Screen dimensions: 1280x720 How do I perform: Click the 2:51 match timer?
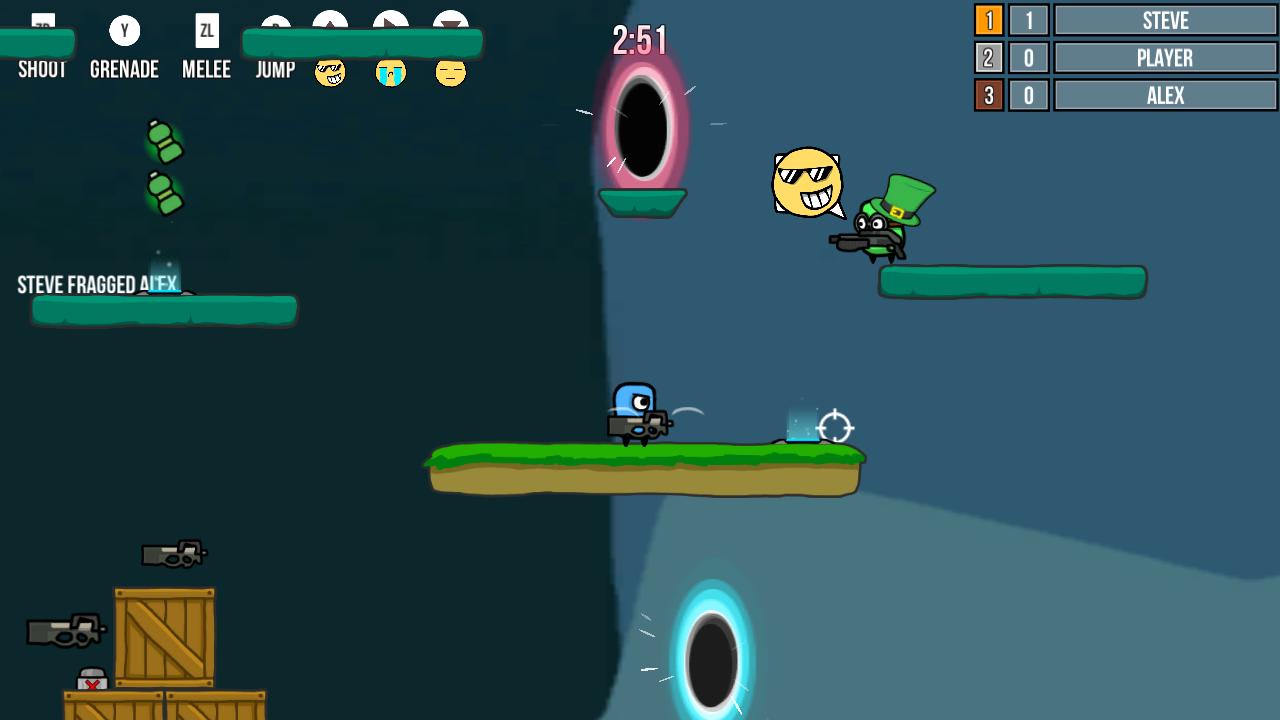point(641,38)
